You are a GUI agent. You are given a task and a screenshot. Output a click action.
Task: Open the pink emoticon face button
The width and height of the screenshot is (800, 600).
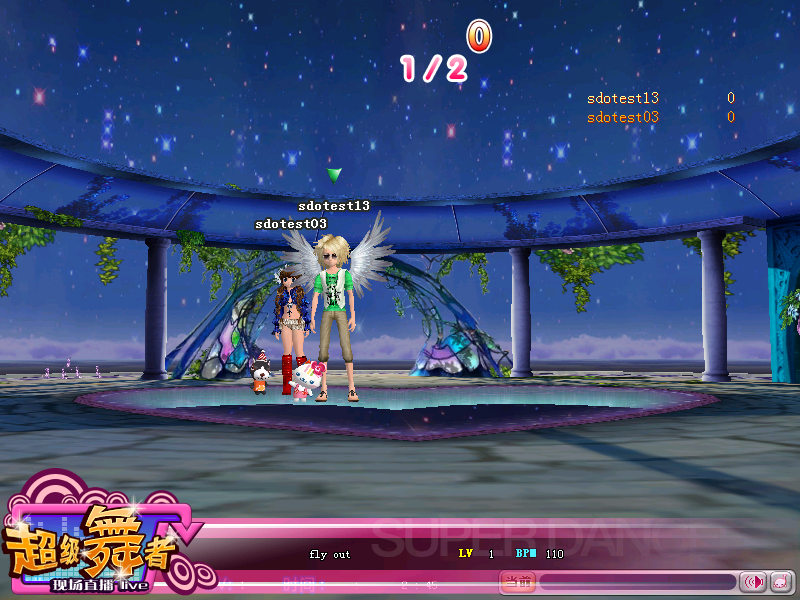click(780, 581)
